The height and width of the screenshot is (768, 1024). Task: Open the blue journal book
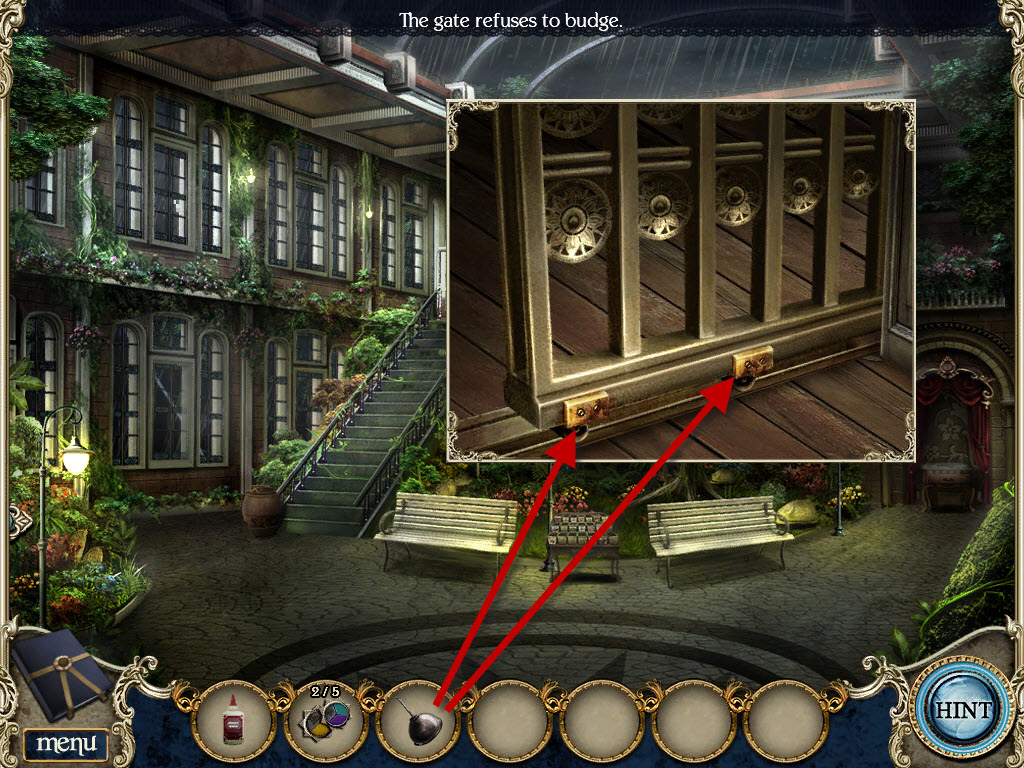point(62,674)
